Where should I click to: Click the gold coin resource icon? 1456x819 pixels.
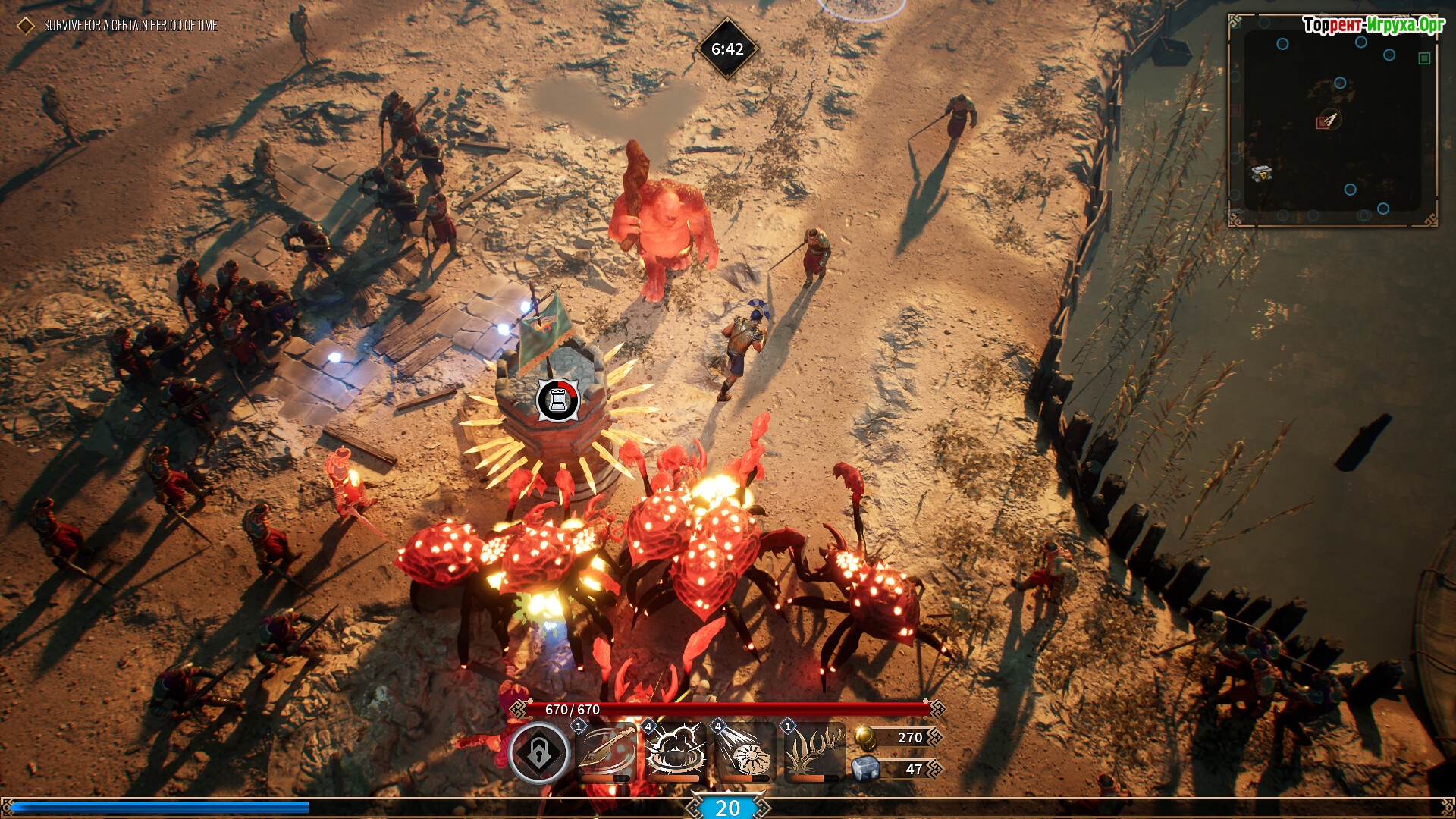pyautogui.click(x=864, y=737)
